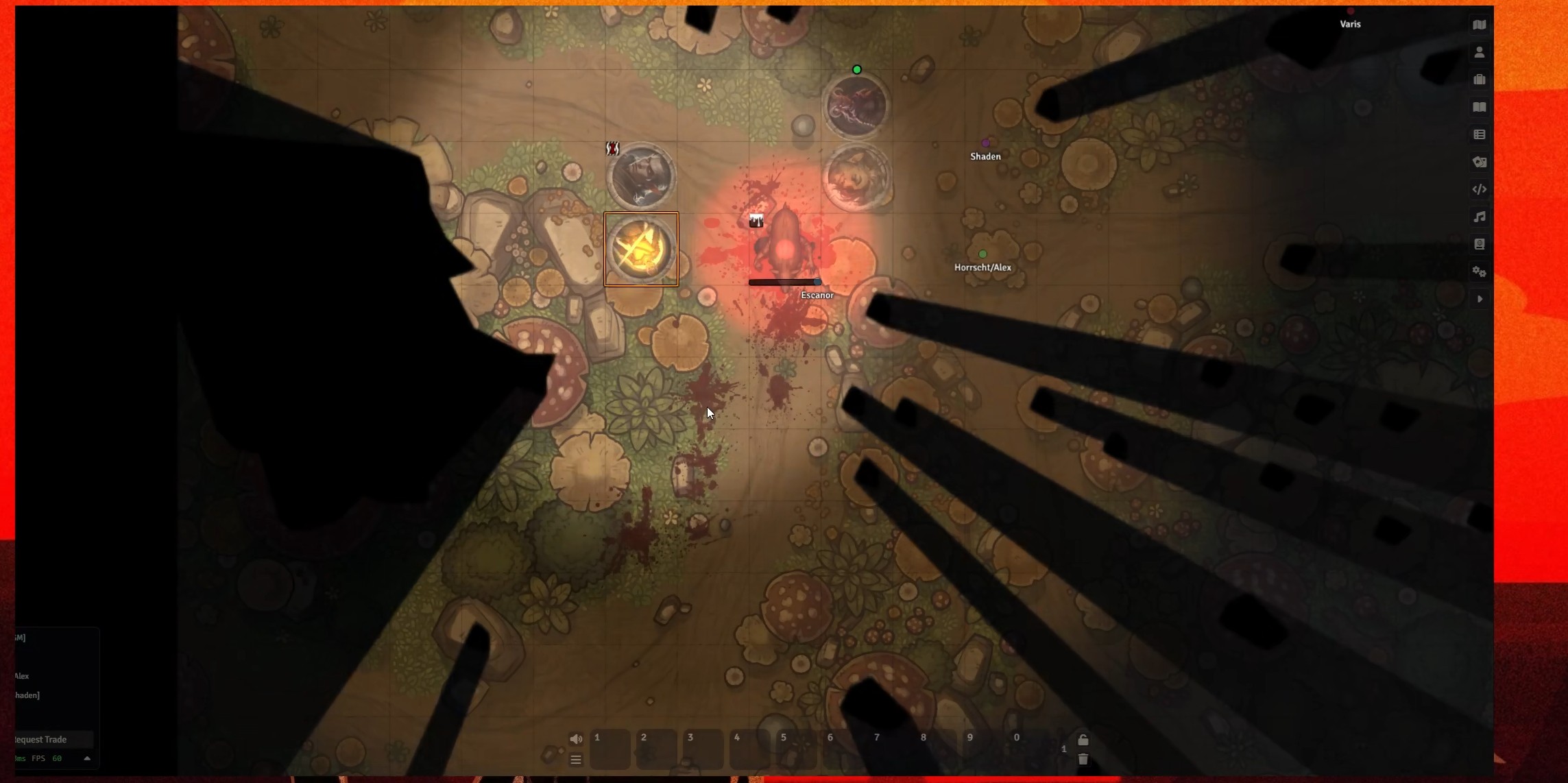Open the Compendium atlas book tab
This screenshot has height=783, width=1568.
1479,244
